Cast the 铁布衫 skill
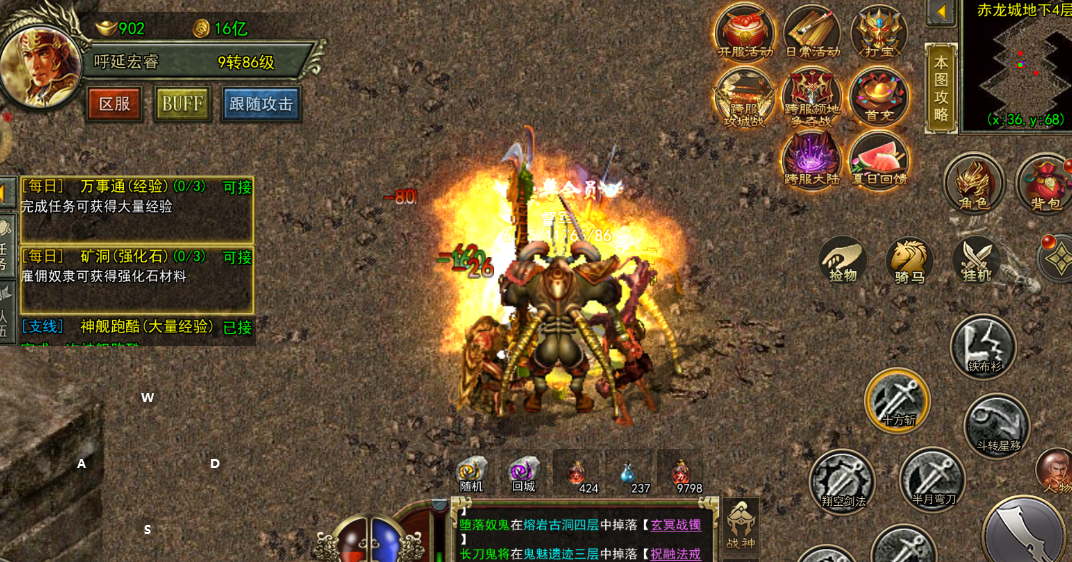This screenshot has width=1072, height=562. (983, 347)
